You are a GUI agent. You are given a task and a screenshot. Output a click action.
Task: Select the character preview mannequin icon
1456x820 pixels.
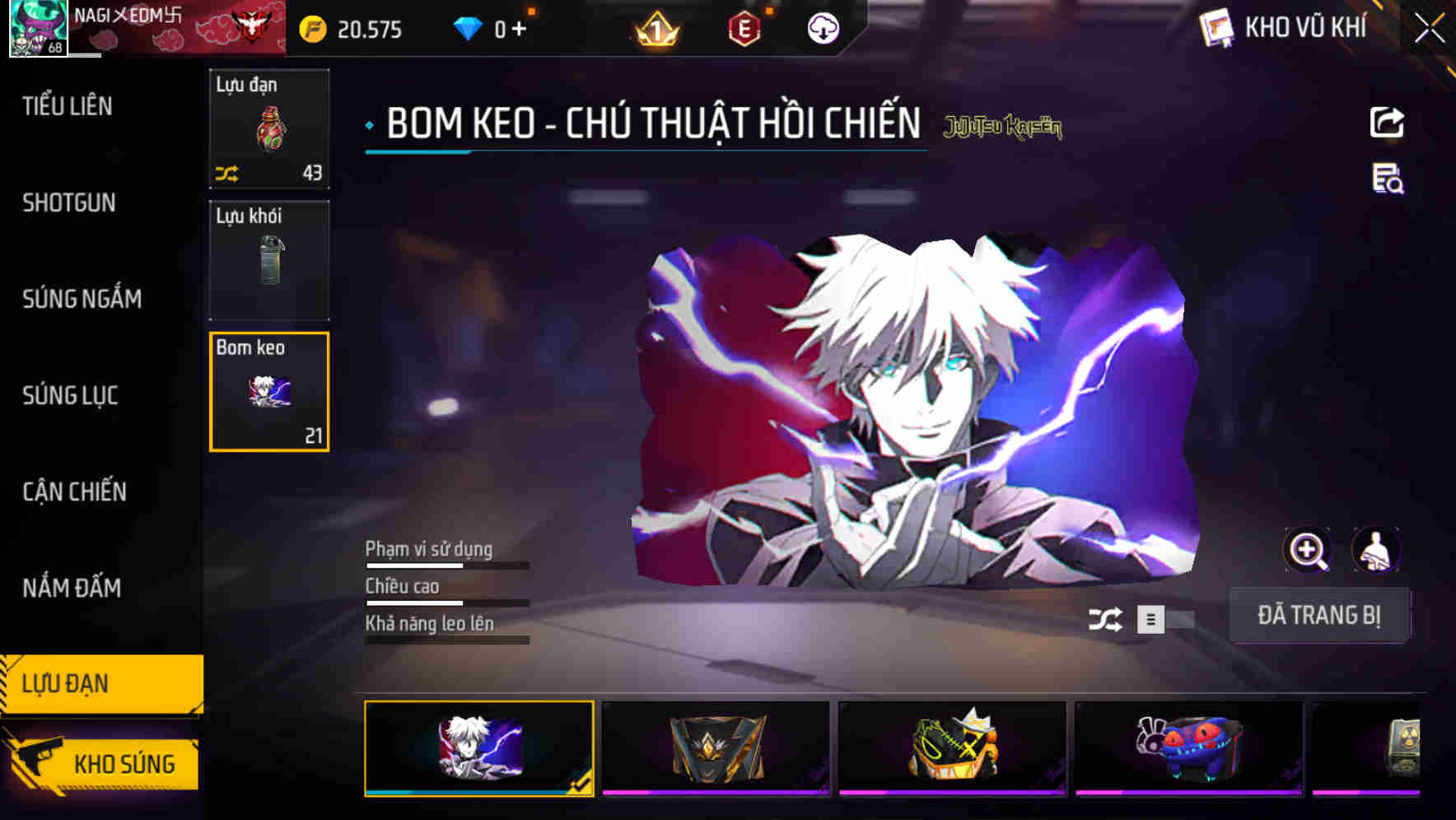(x=1378, y=550)
